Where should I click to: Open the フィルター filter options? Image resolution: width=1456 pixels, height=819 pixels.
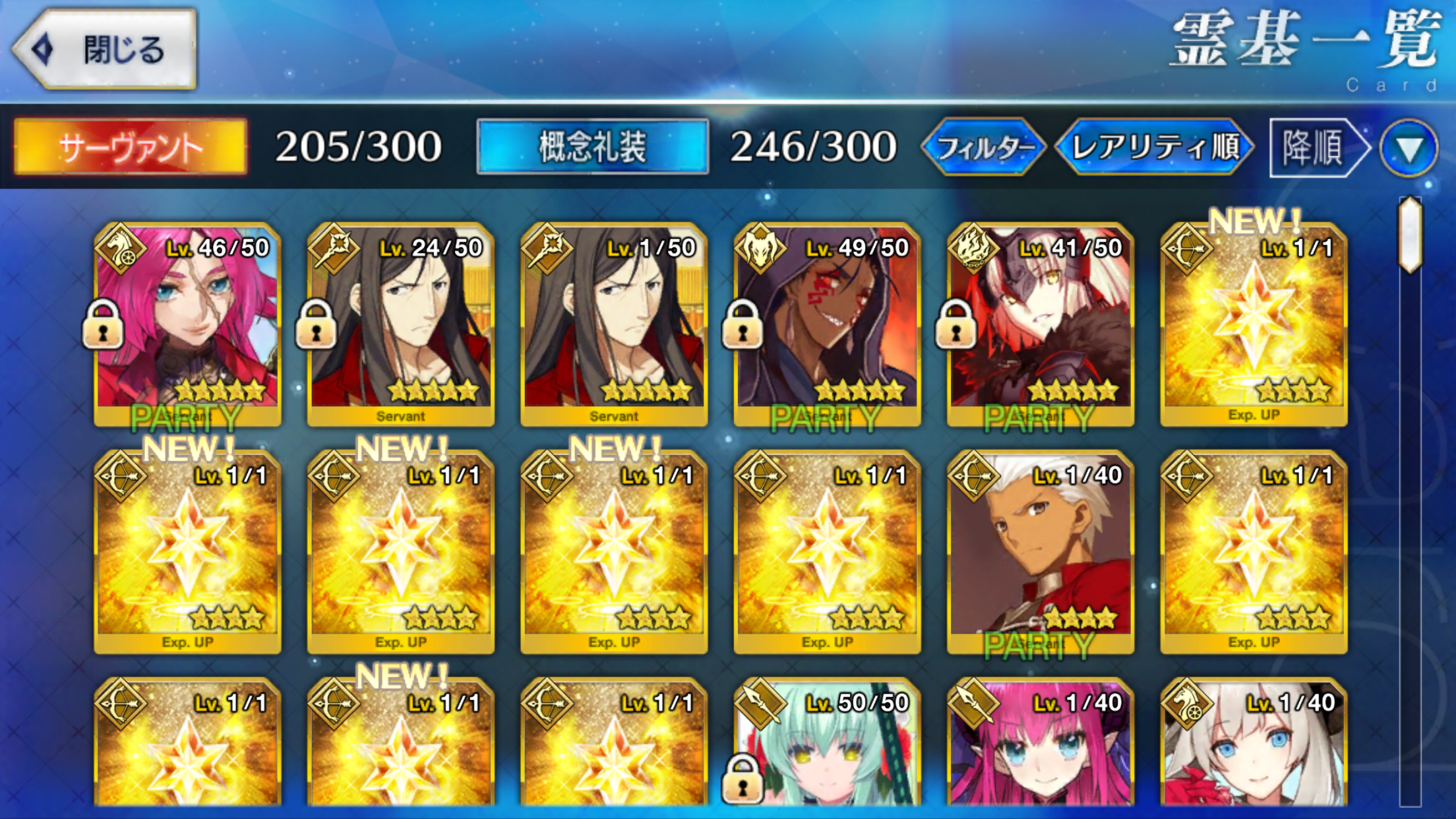pyautogui.click(x=984, y=147)
